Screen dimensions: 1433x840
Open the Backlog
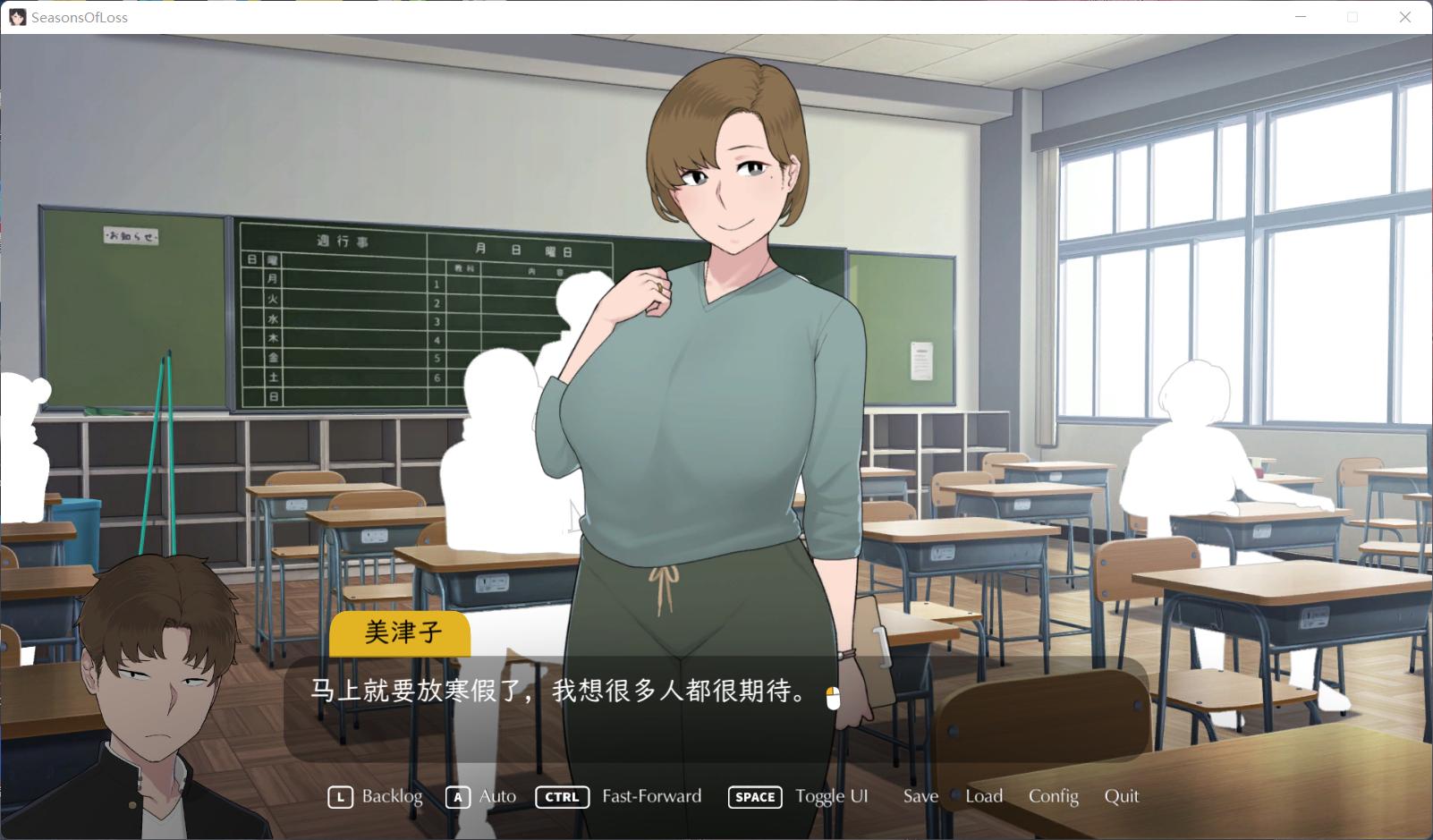click(x=391, y=796)
